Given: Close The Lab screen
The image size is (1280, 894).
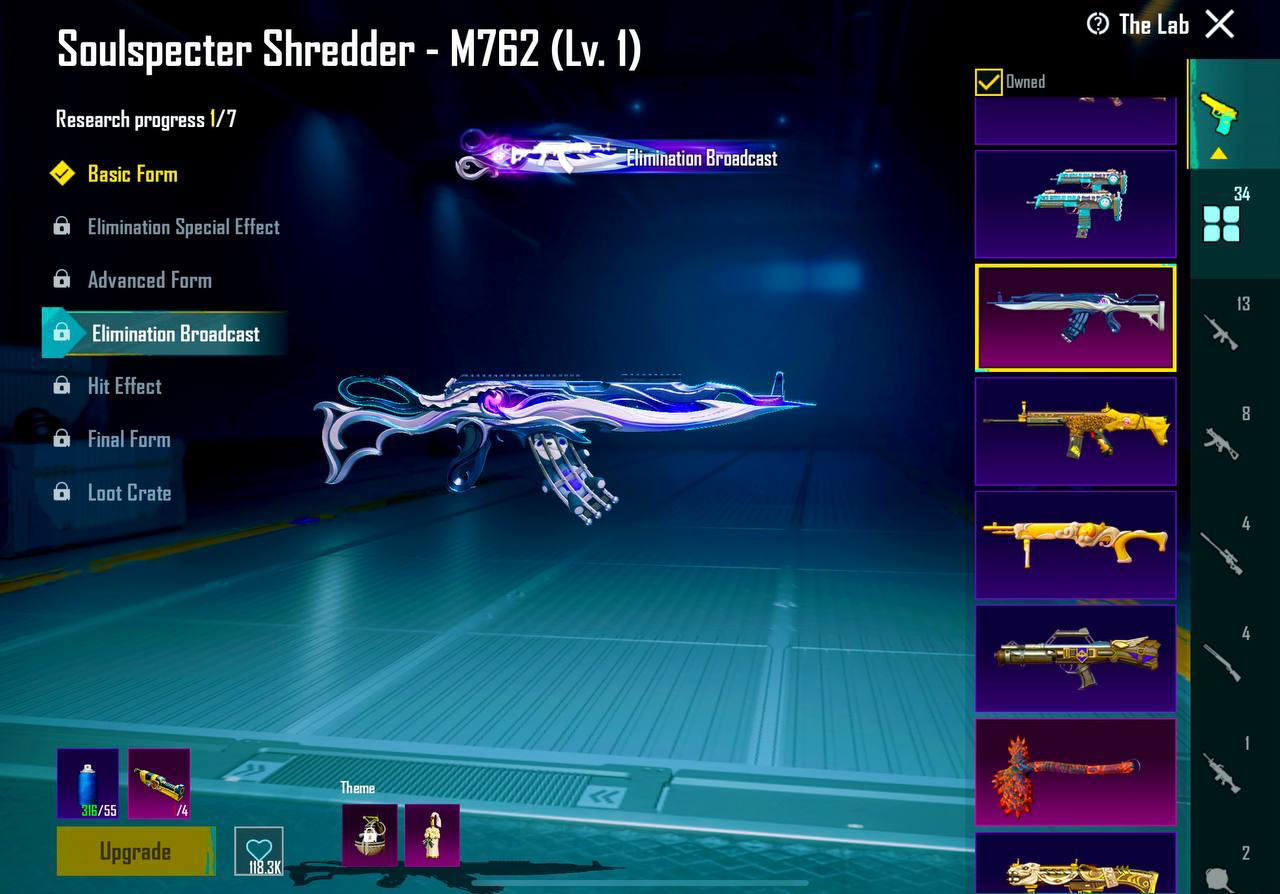Looking at the screenshot, I should pos(1220,24).
